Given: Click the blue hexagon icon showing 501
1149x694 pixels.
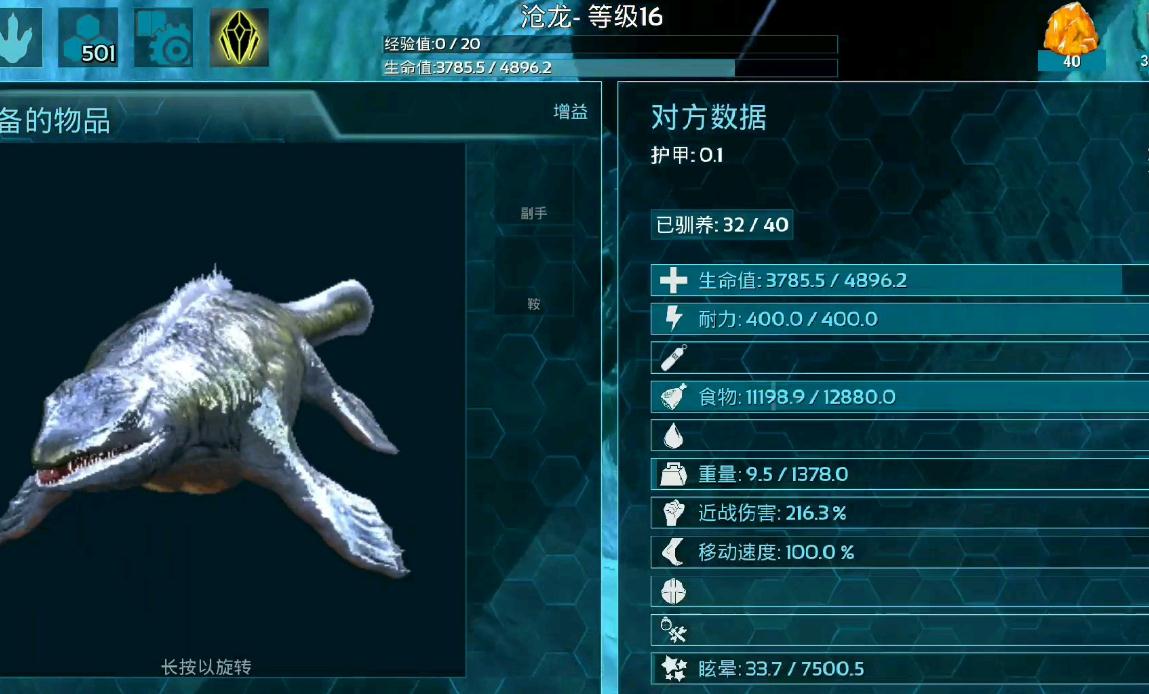Looking at the screenshot, I should point(88,38).
